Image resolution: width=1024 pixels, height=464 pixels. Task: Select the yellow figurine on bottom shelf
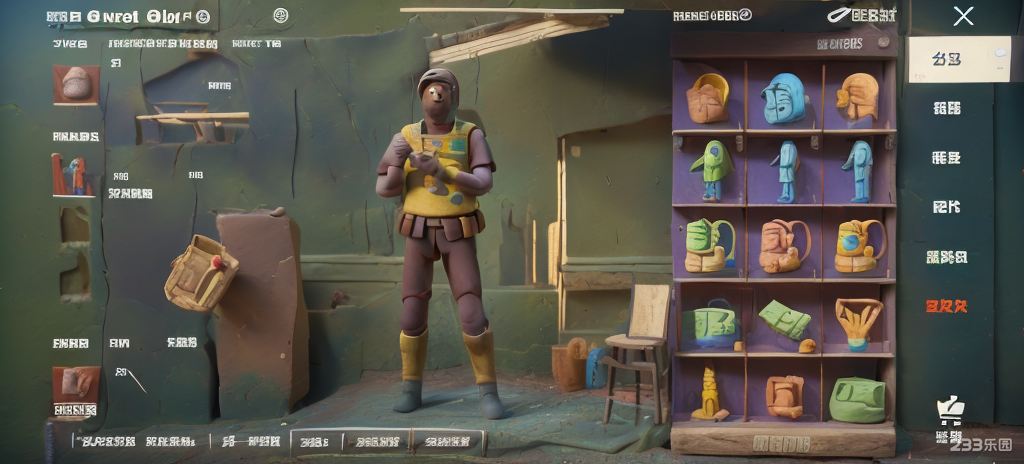[x=709, y=394]
